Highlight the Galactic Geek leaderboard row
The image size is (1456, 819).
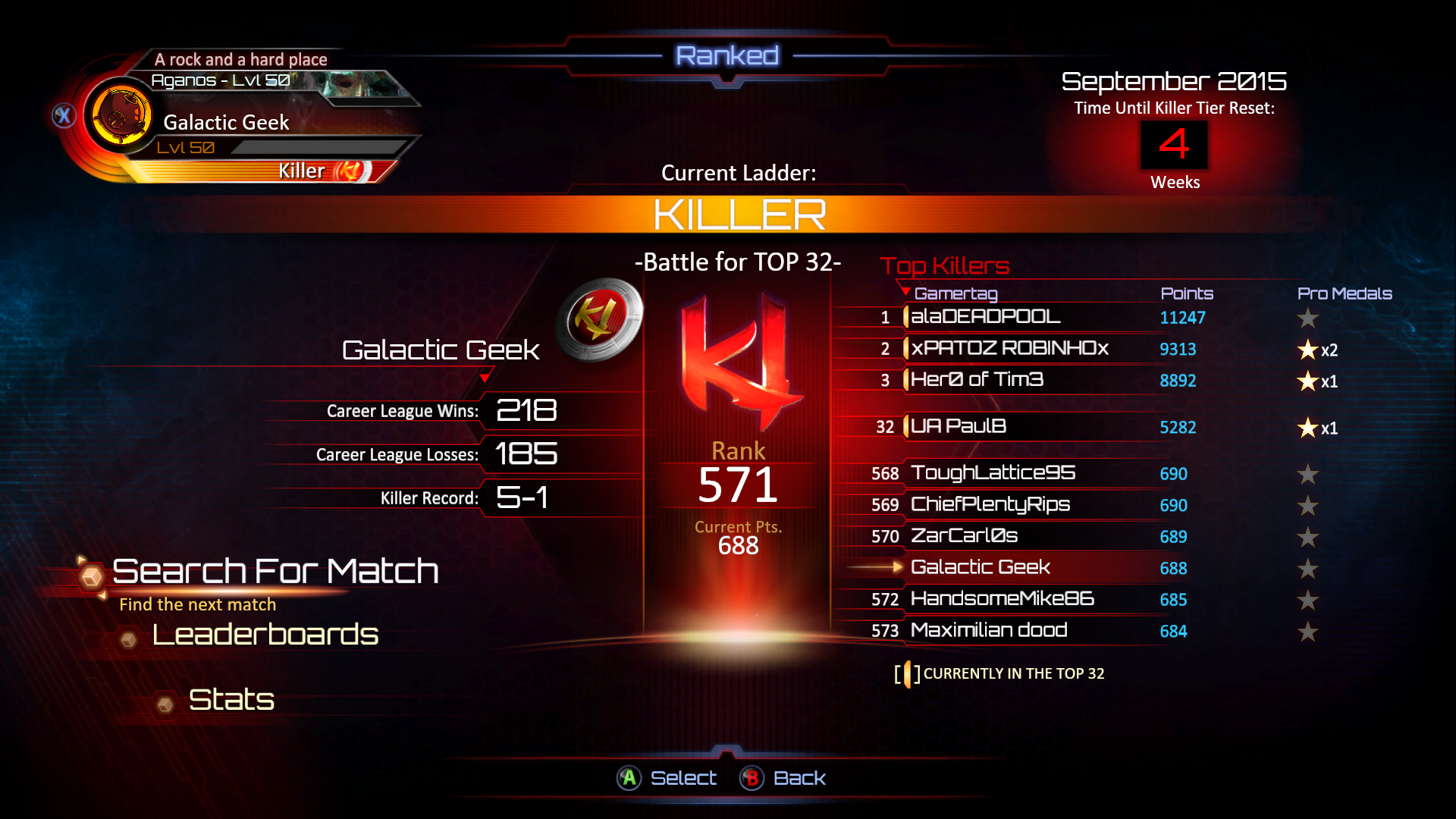(981, 568)
